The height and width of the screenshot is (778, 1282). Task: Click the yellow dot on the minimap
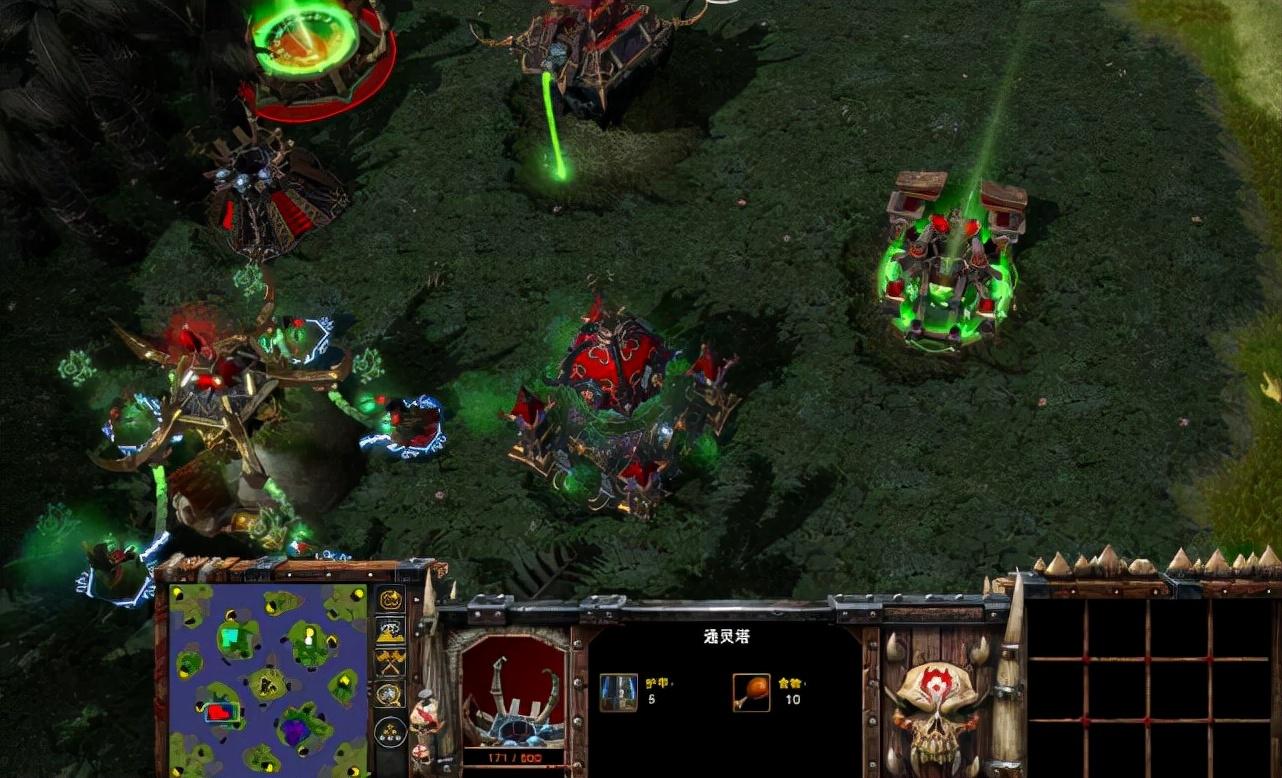[310, 633]
